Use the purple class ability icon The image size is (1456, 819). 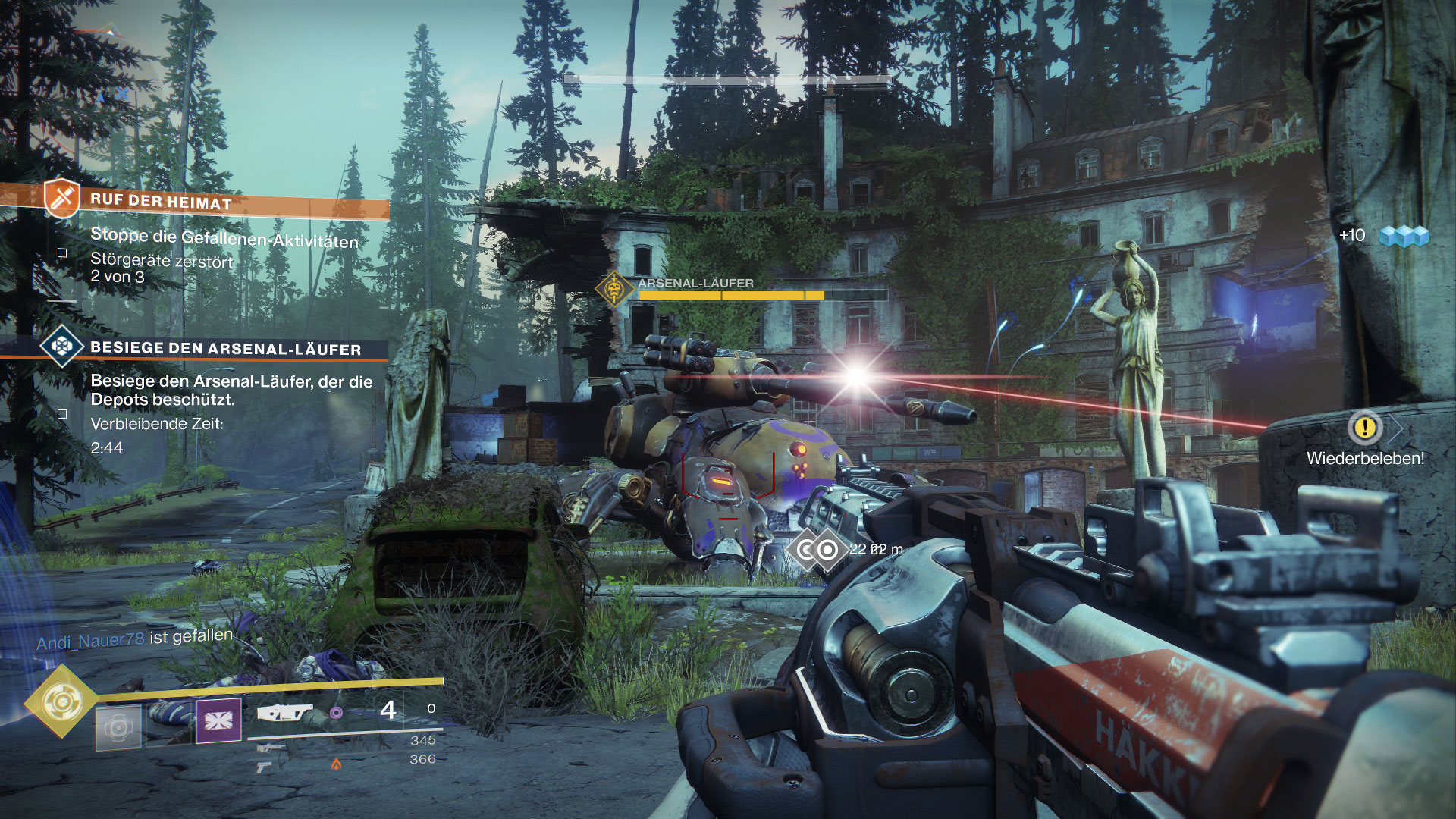click(218, 720)
